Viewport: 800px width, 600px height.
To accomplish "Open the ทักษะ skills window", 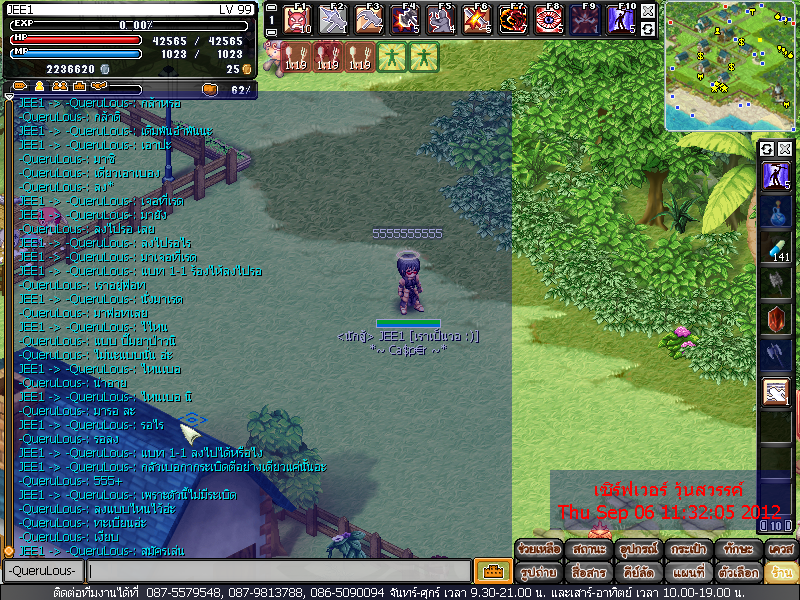I will [x=735, y=550].
